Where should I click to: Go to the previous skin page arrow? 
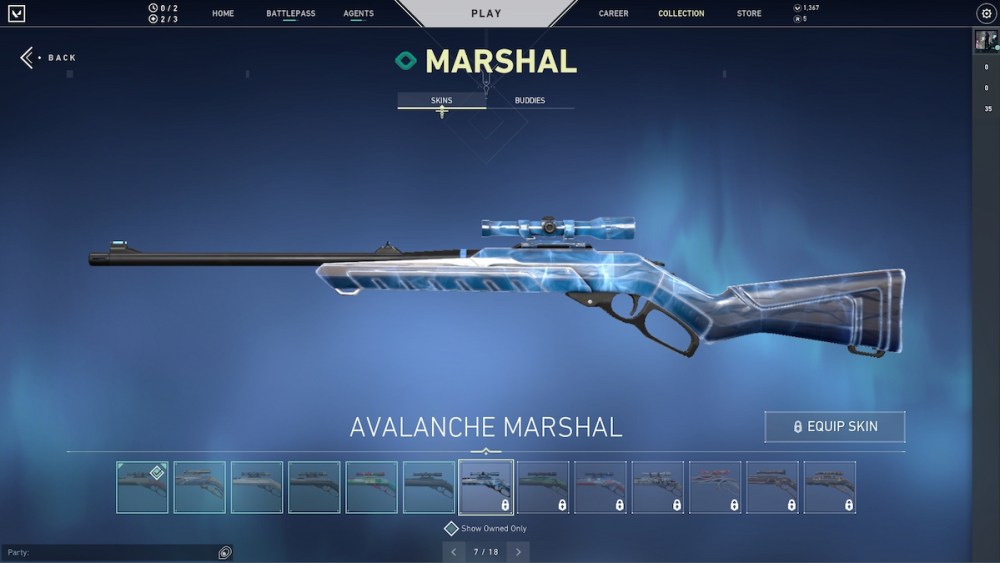454,552
